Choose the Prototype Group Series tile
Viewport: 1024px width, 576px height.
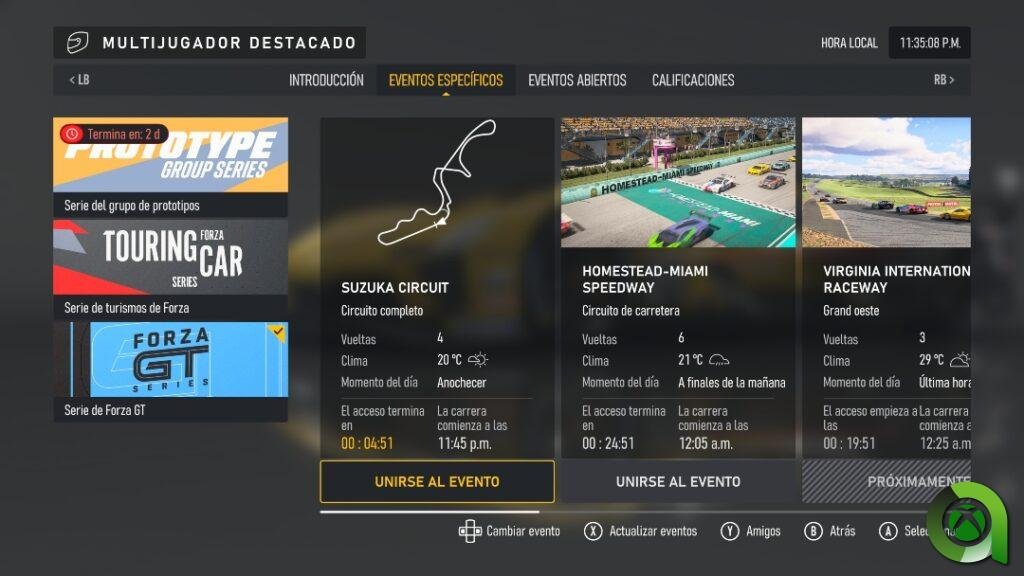click(170, 166)
